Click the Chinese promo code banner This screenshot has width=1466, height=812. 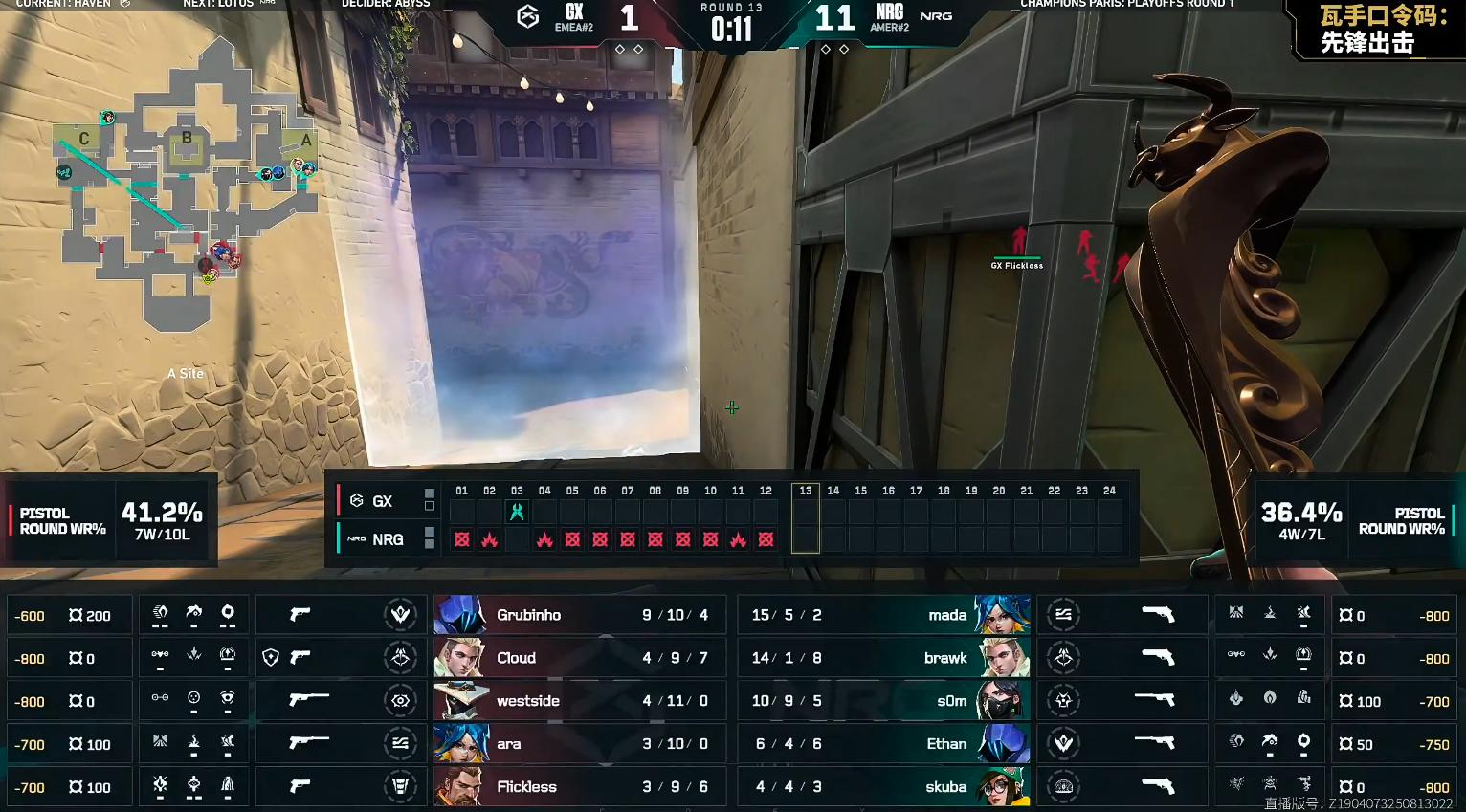[x=1378, y=29]
